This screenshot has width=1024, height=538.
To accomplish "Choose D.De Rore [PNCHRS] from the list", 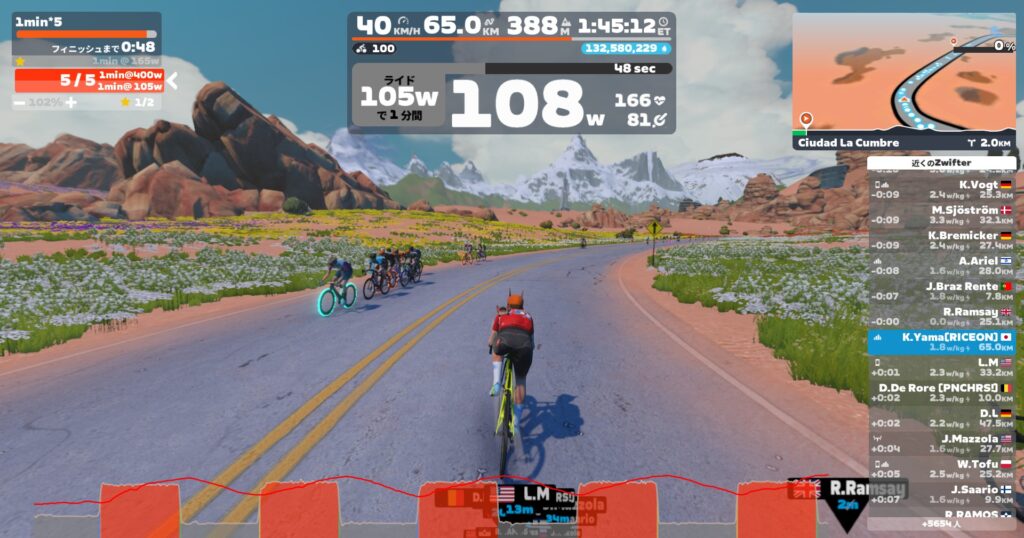I will [x=942, y=393].
